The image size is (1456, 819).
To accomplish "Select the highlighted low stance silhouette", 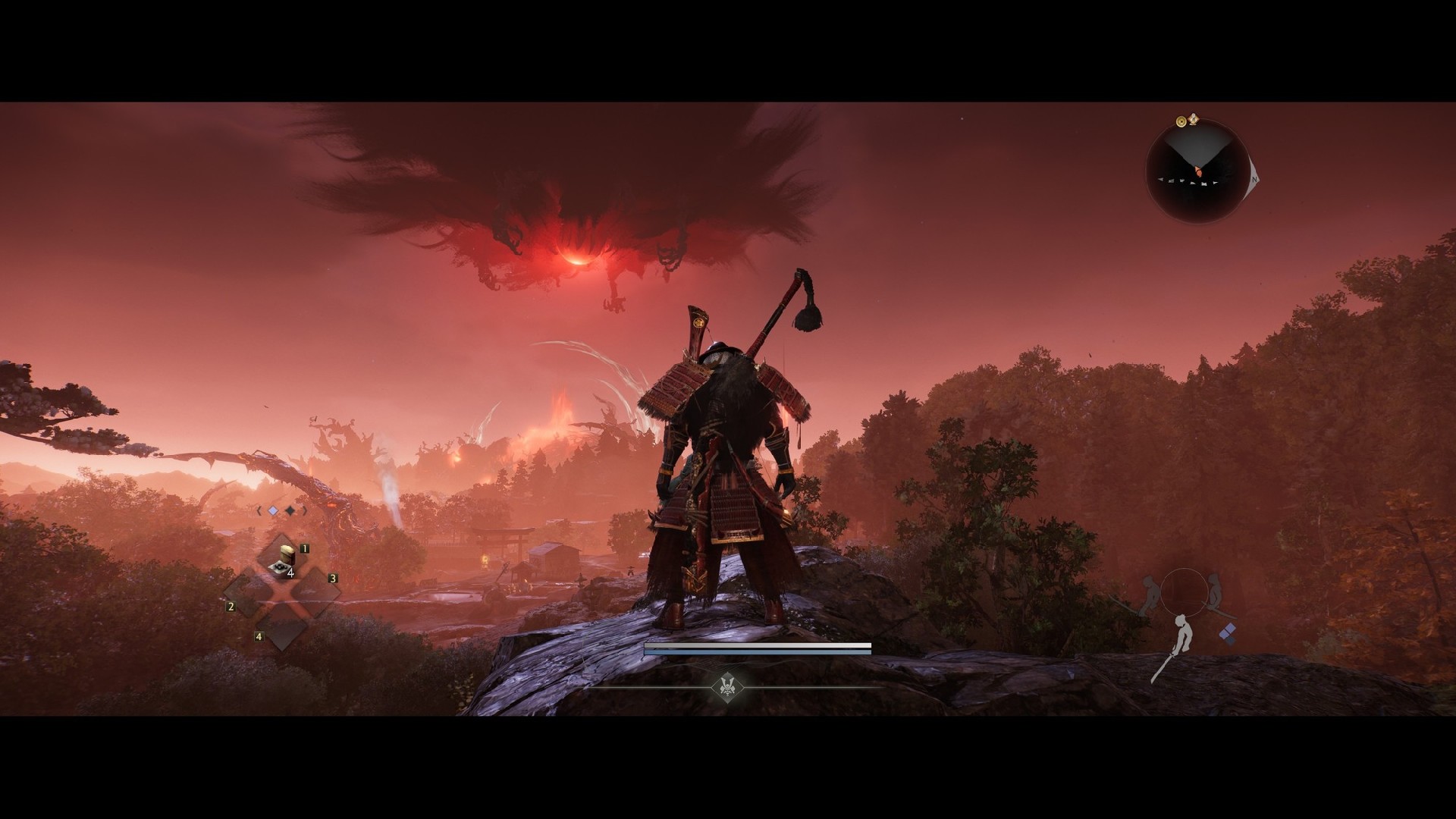I will [1175, 643].
